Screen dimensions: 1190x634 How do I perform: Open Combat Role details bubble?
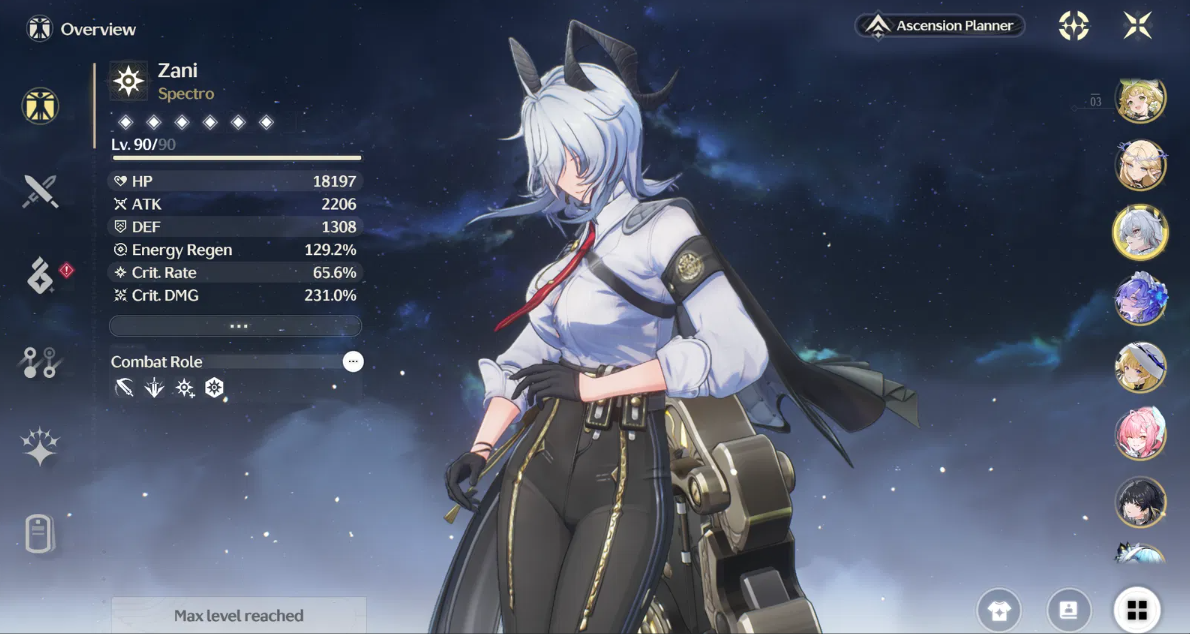353,362
